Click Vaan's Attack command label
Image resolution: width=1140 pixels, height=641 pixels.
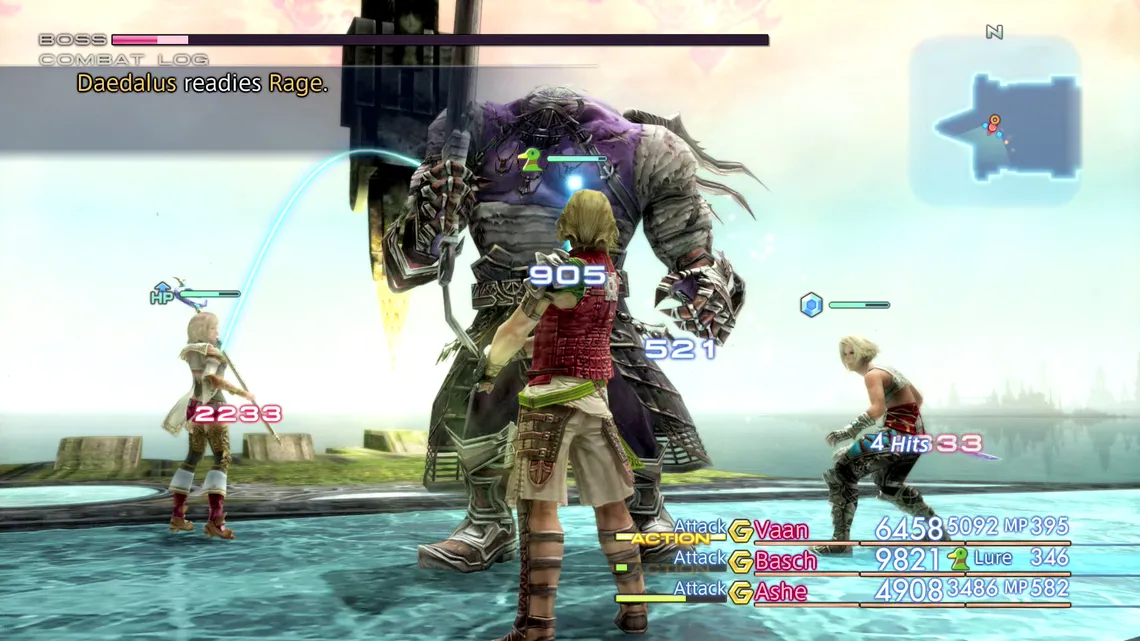700,526
